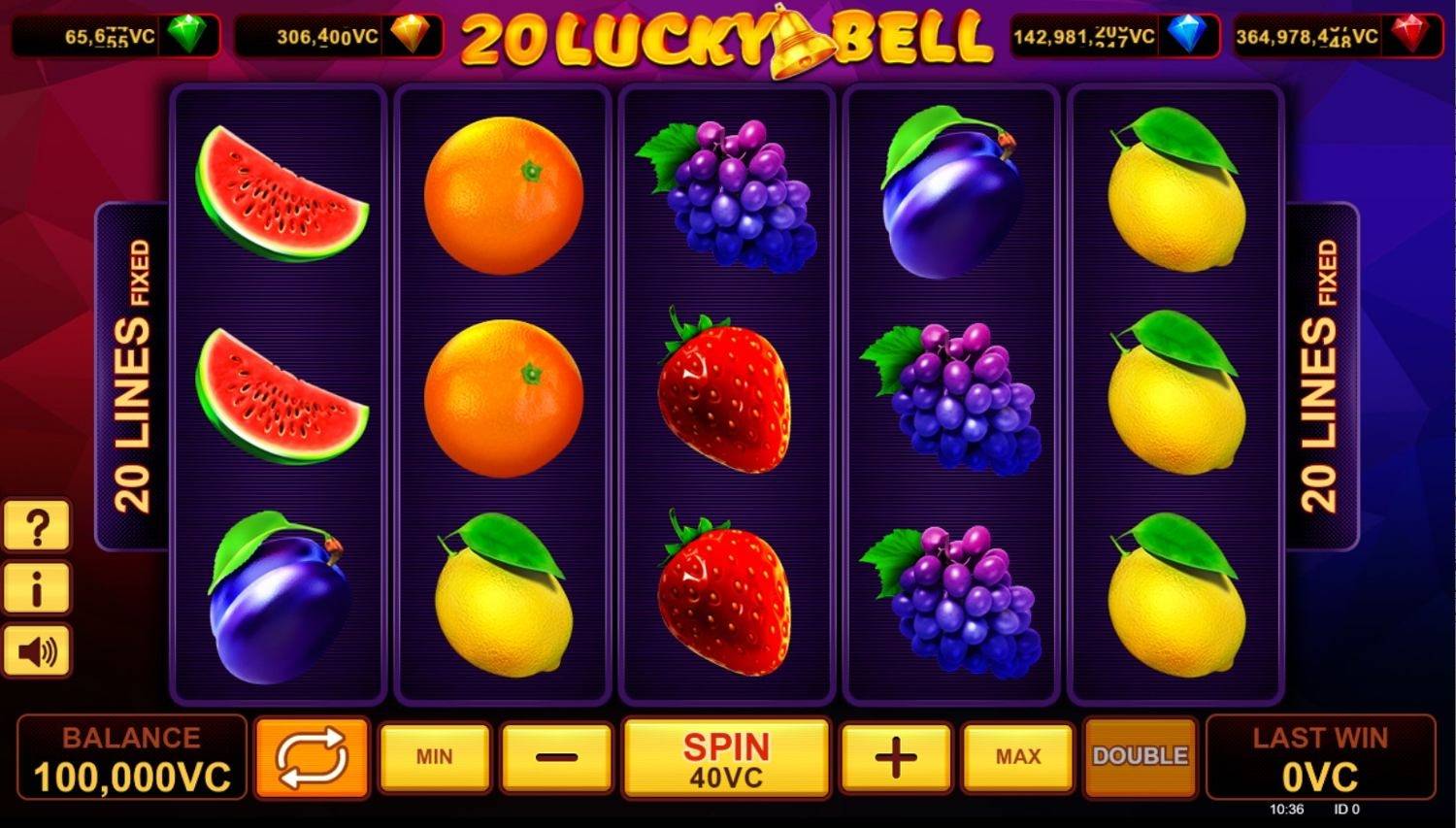
Task: Enable minimum bet with MIN button
Action: pos(435,757)
